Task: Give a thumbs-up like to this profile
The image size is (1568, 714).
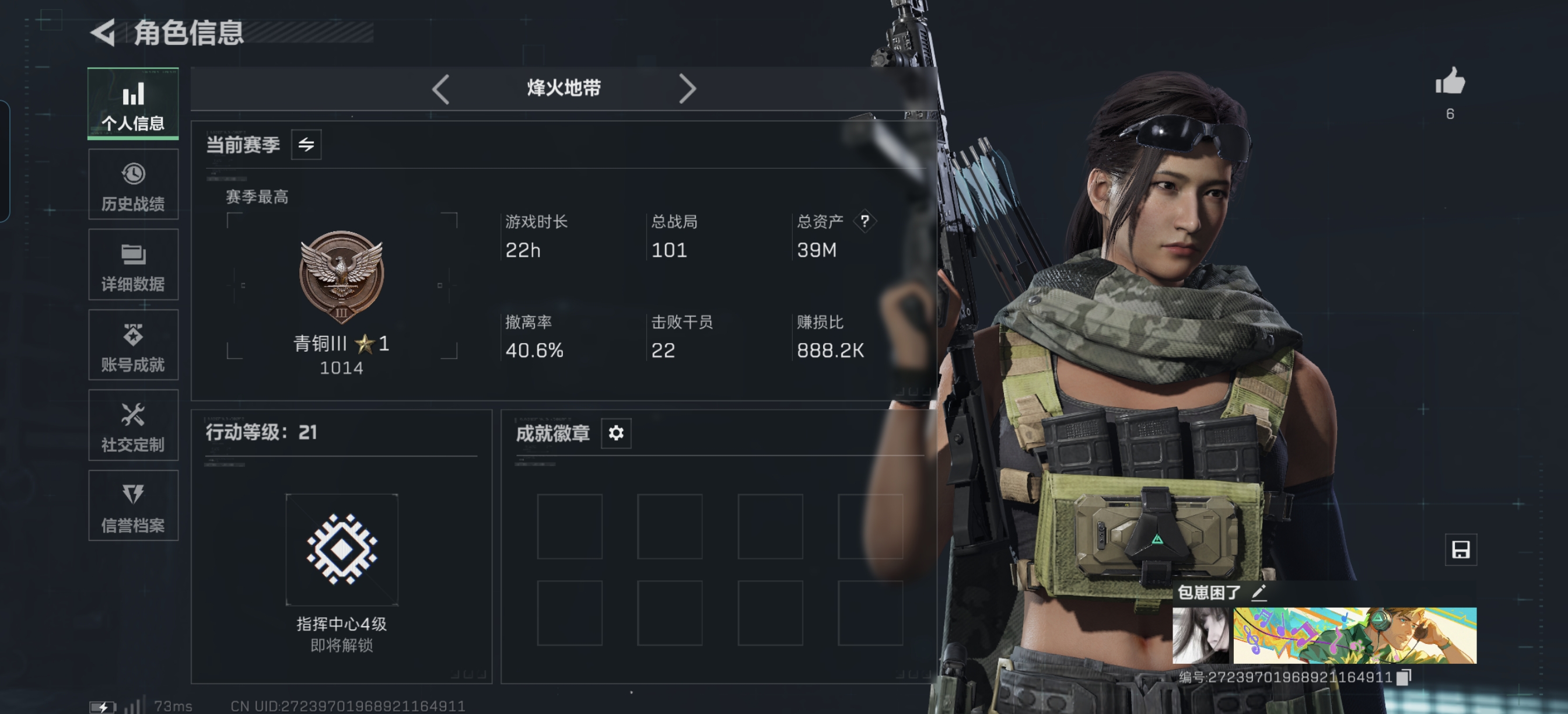Action: (x=1450, y=82)
